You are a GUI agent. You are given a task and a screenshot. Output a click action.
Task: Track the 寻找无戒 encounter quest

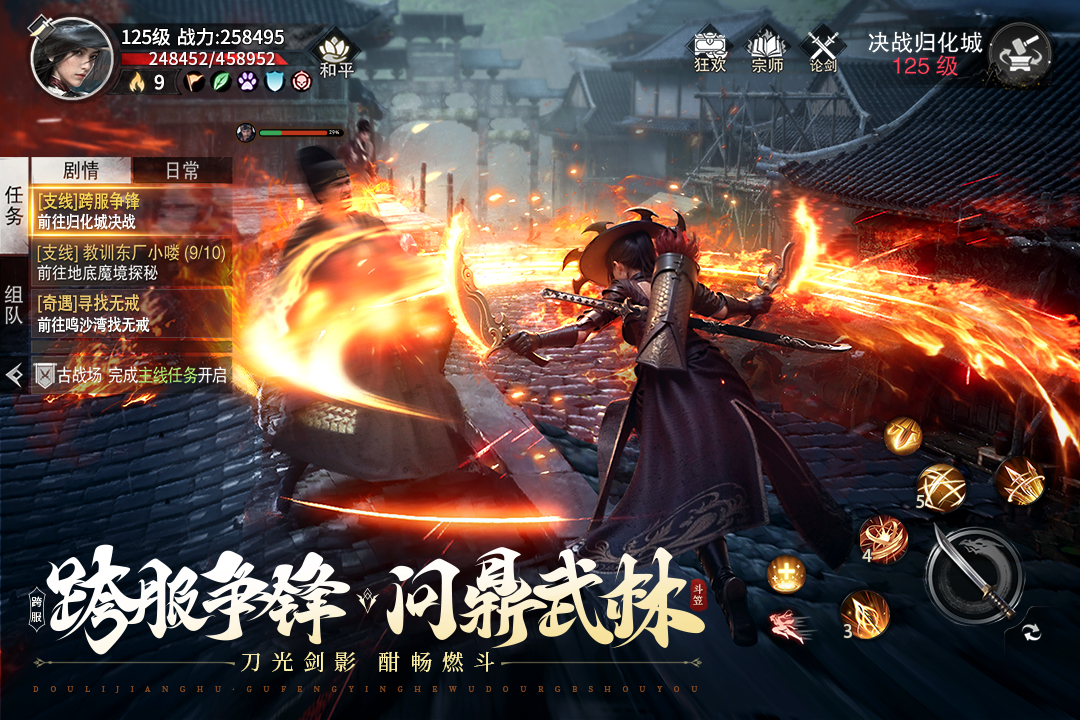point(131,313)
